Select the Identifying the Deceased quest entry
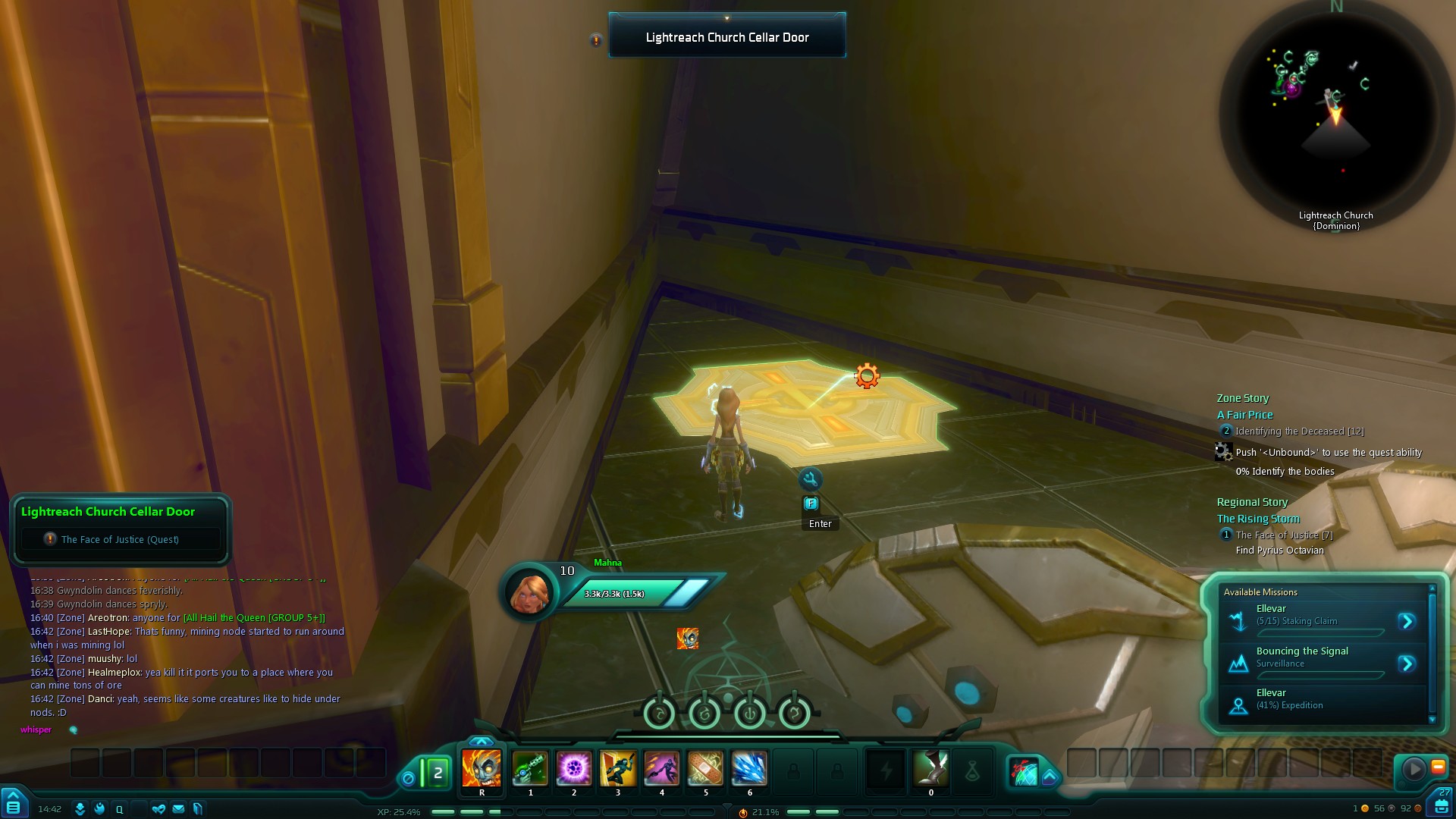The image size is (1456, 819). point(1298,431)
